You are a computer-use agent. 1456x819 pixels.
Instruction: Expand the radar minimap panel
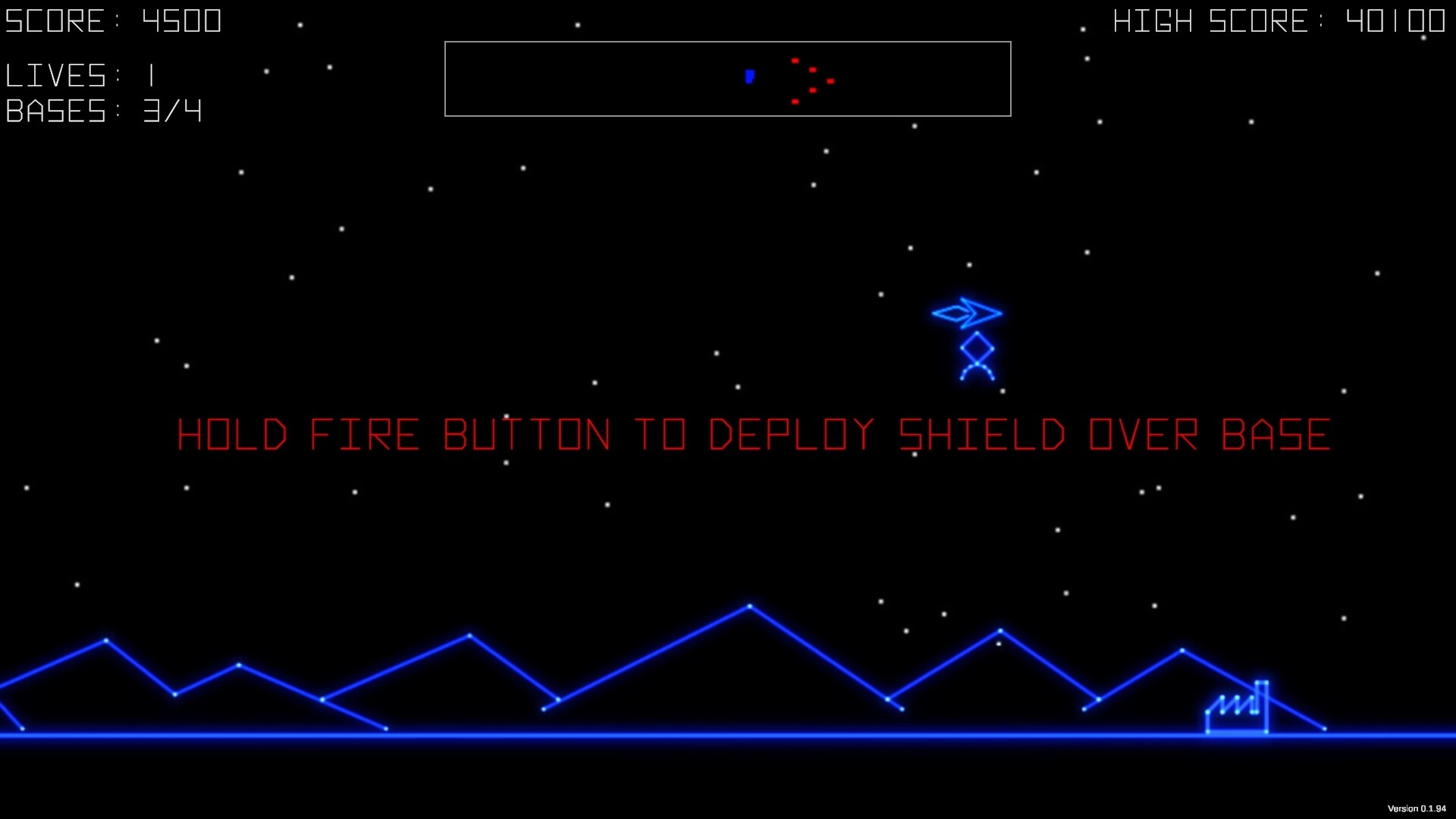coord(728,77)
